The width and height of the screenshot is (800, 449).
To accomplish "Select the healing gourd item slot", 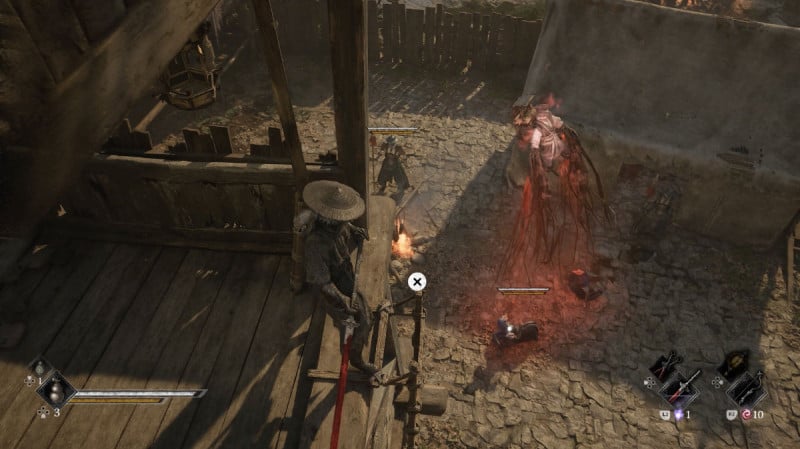I will pos(56,390).
